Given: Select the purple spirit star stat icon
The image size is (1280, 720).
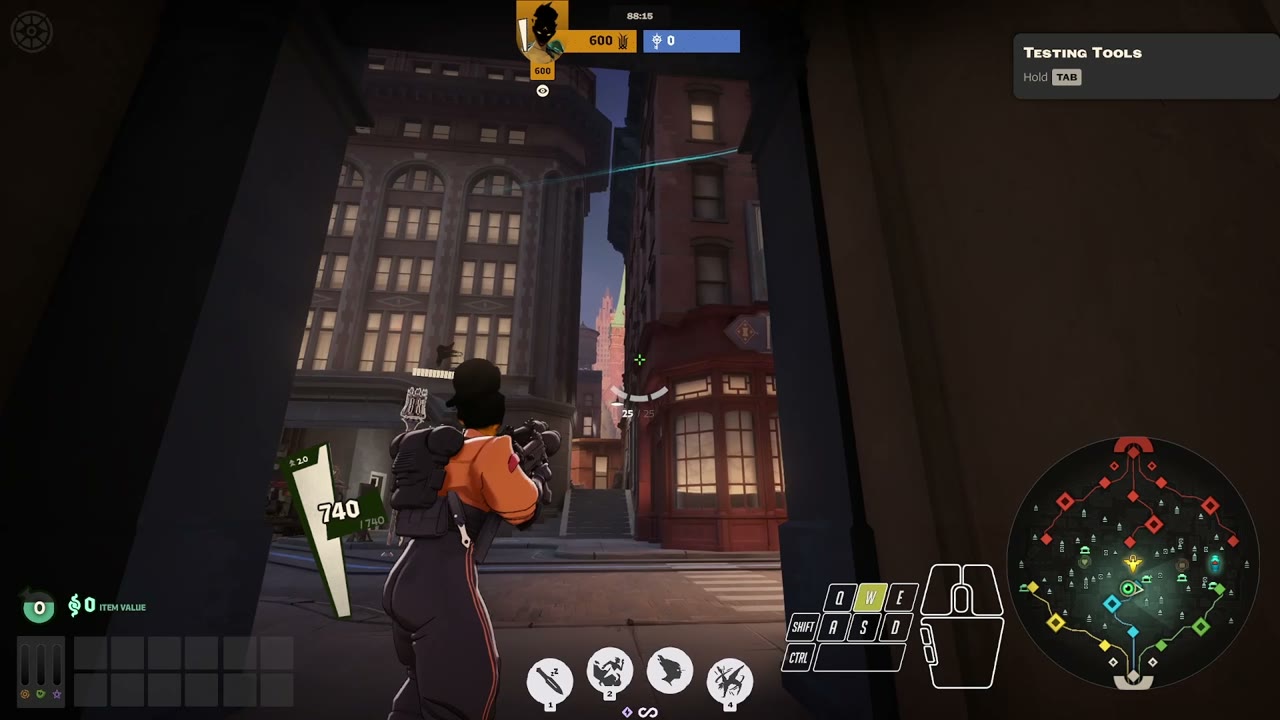Looking at the screenshot, I should 56,693.
